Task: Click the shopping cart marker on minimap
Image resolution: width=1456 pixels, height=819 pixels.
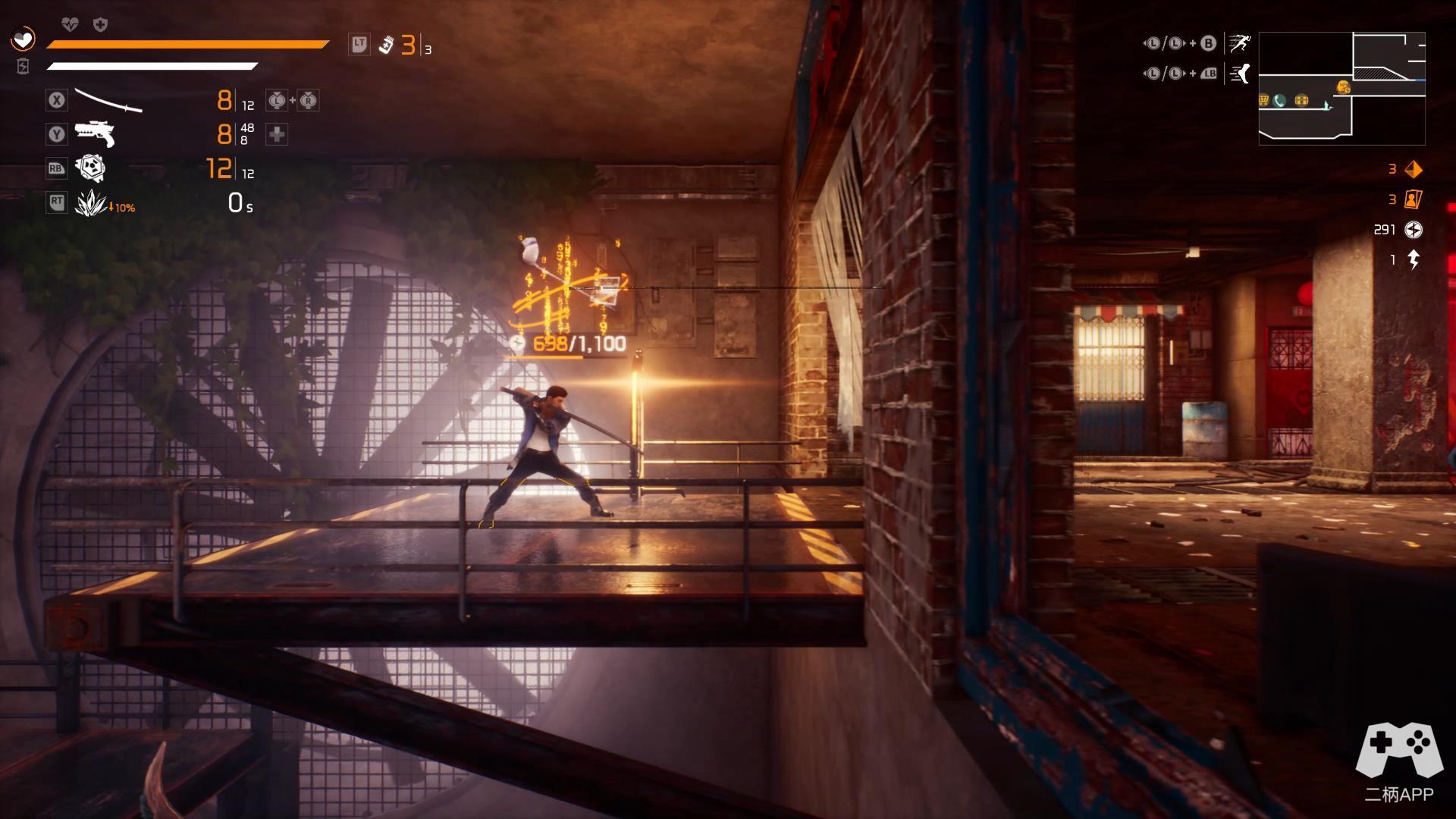Action: click(1264, 100)
